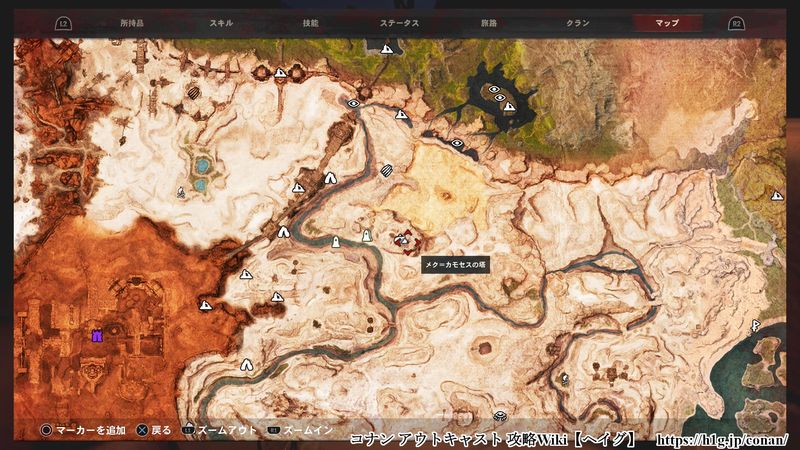This screenshot has height=450, width=800.
Task: Select the マップ map tab
Action: pyautogui.click(x=667, y=21)
